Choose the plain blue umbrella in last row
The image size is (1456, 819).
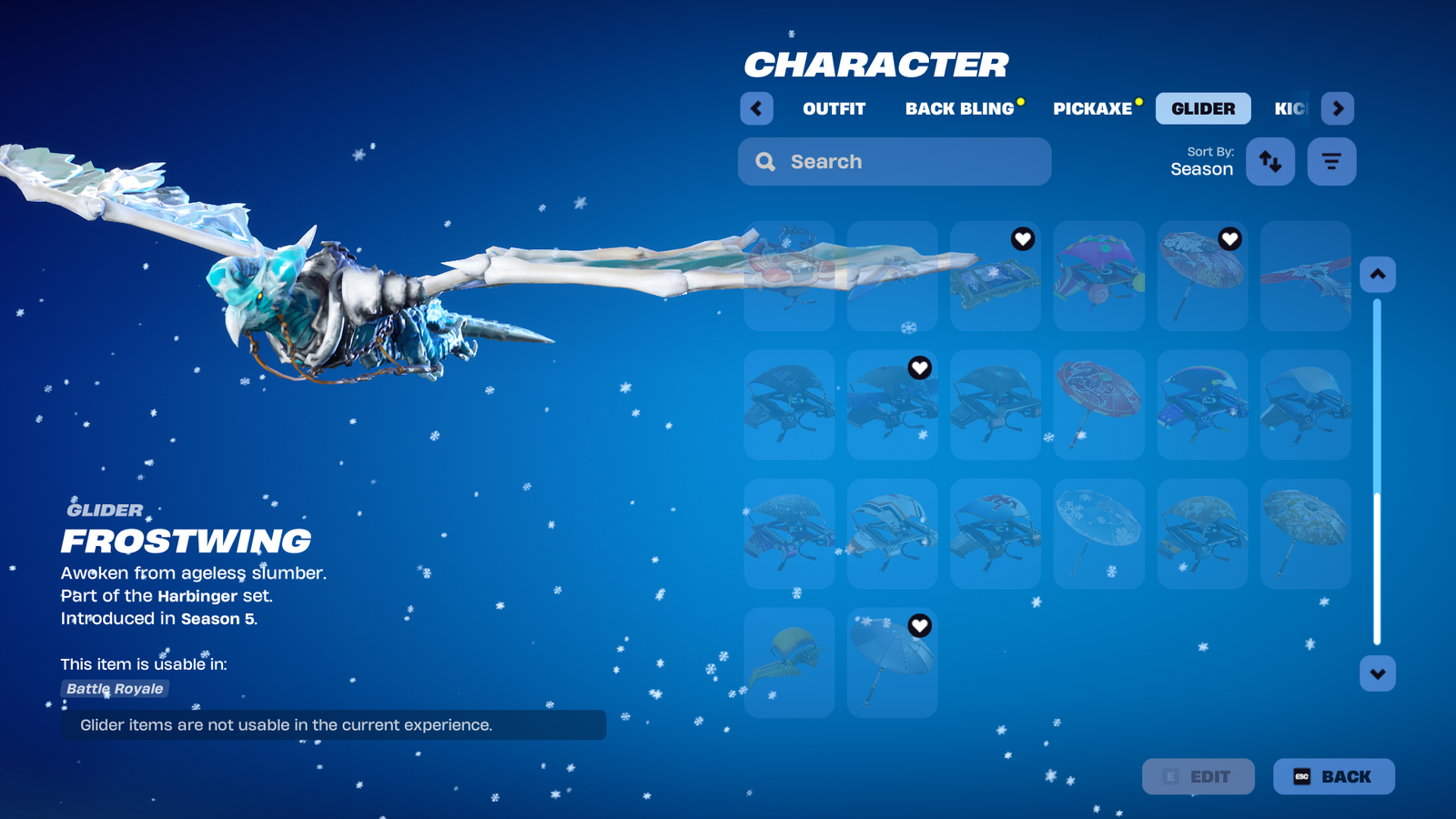point(892,662)
